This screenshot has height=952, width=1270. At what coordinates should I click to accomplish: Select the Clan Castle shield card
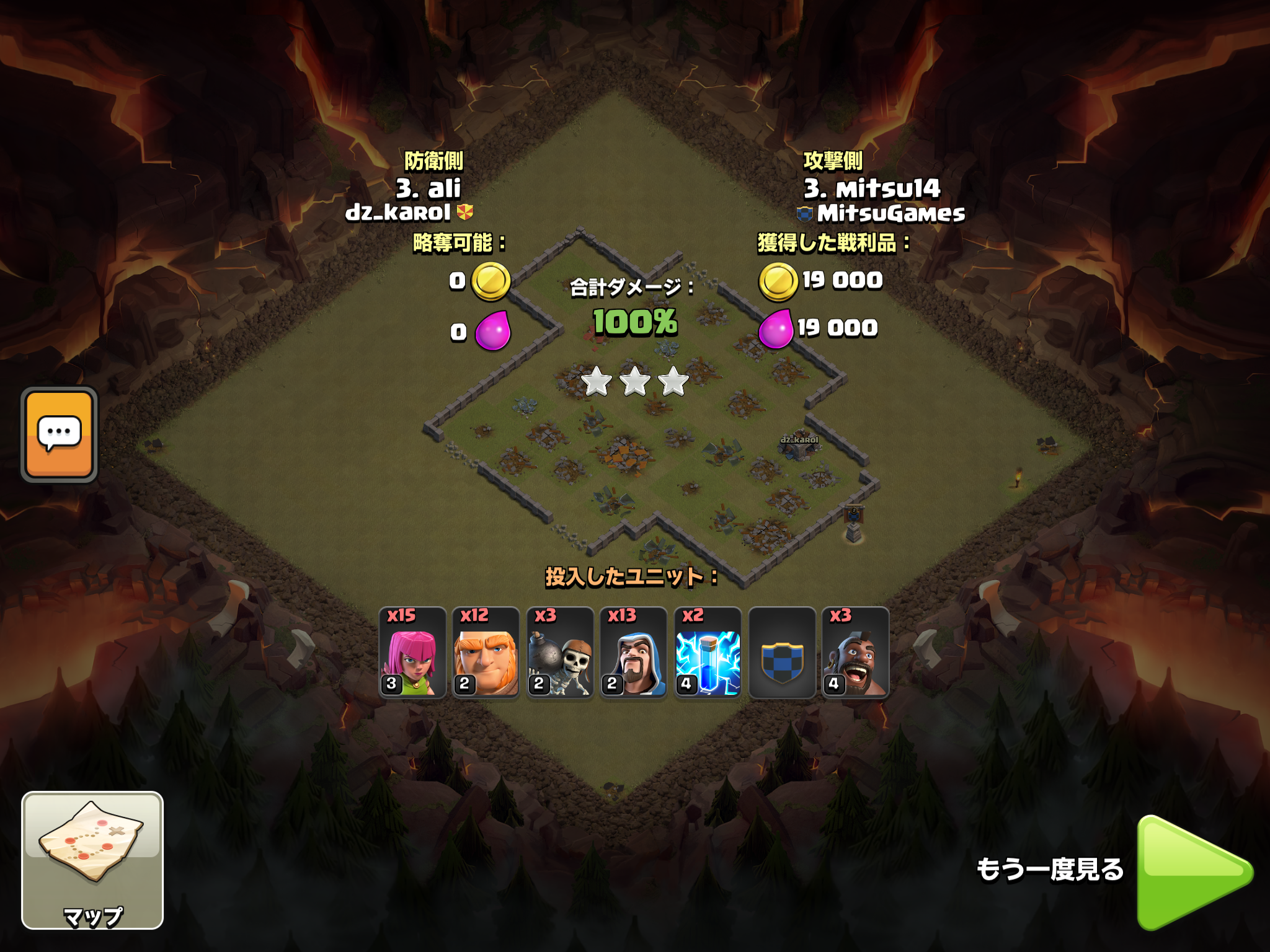click(782, 653)
